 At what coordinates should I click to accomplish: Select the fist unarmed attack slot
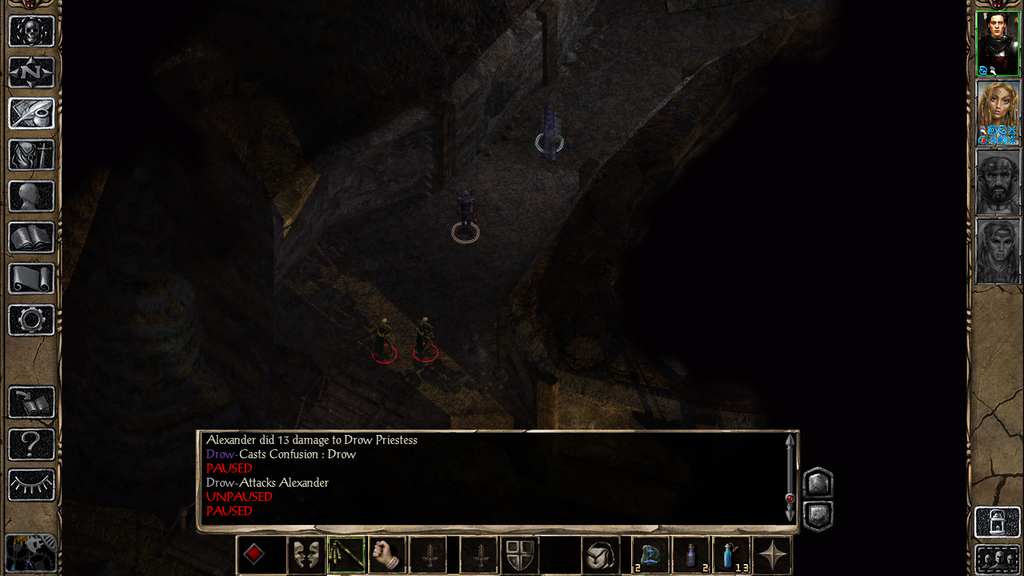point(387,555)
